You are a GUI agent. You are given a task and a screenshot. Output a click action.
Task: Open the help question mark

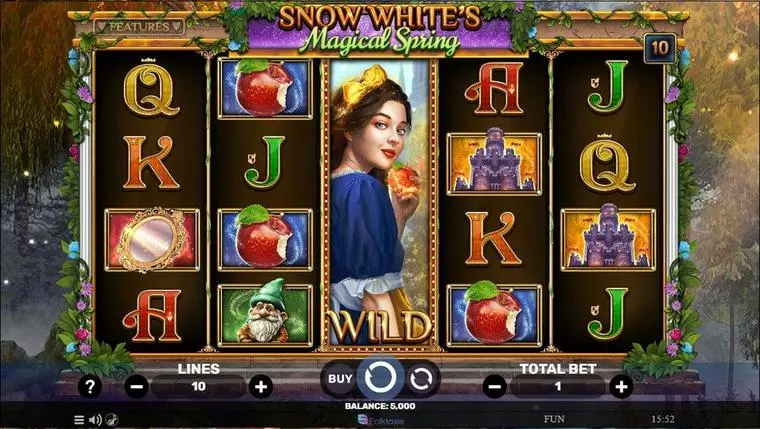click(x=91, y=386)
